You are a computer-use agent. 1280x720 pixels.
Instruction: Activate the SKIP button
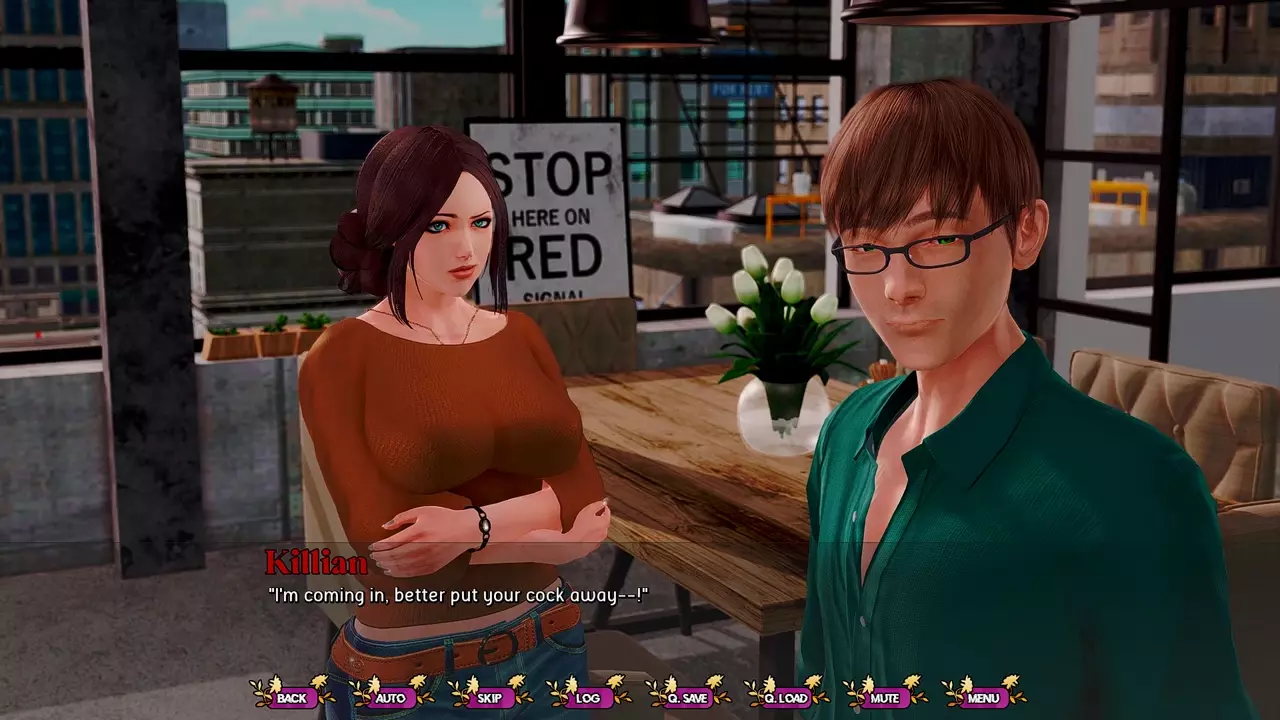coord(489,697)
